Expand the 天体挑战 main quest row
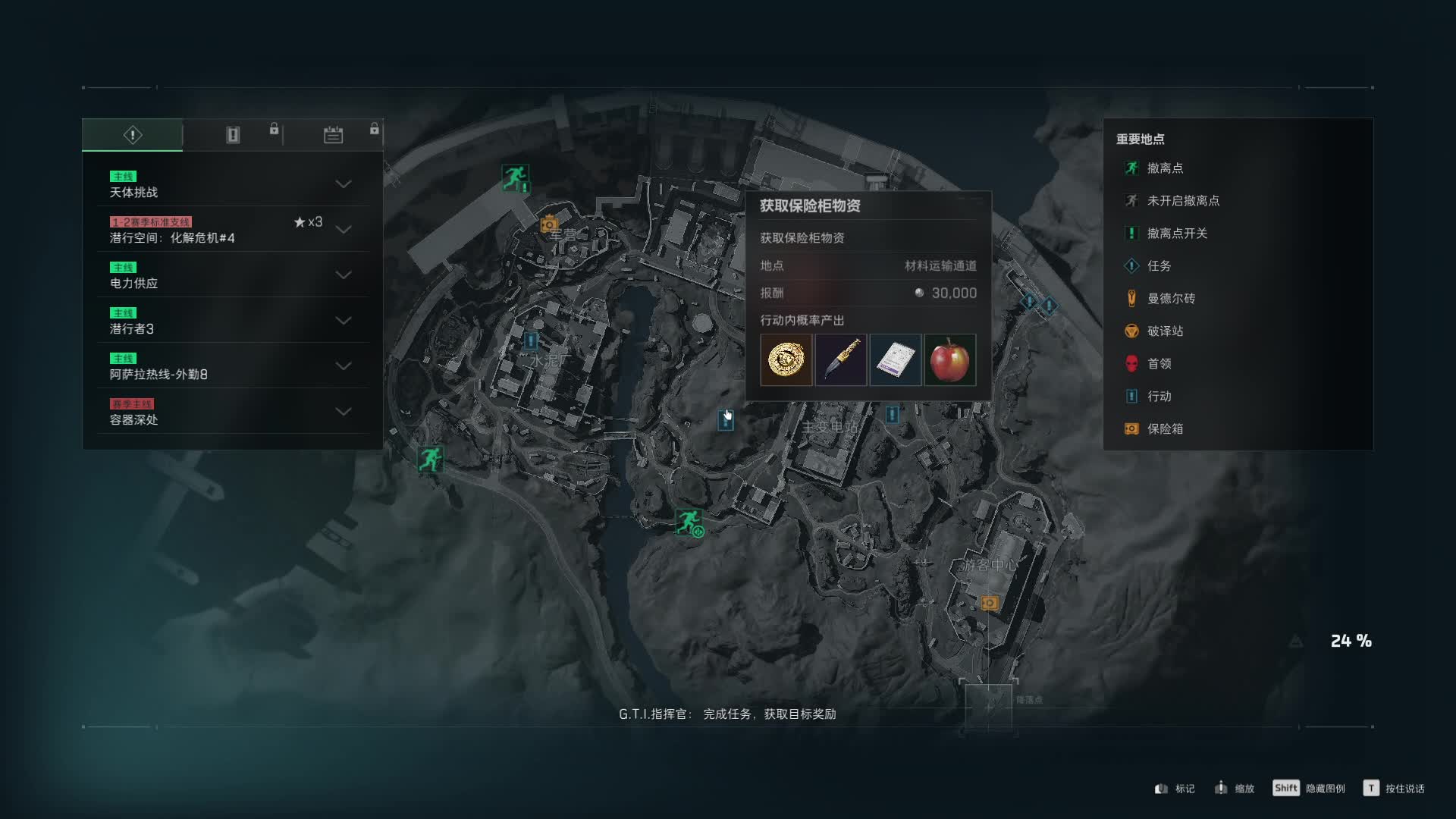The height and width of the screenshot is (819, 1456). [343, 184]
